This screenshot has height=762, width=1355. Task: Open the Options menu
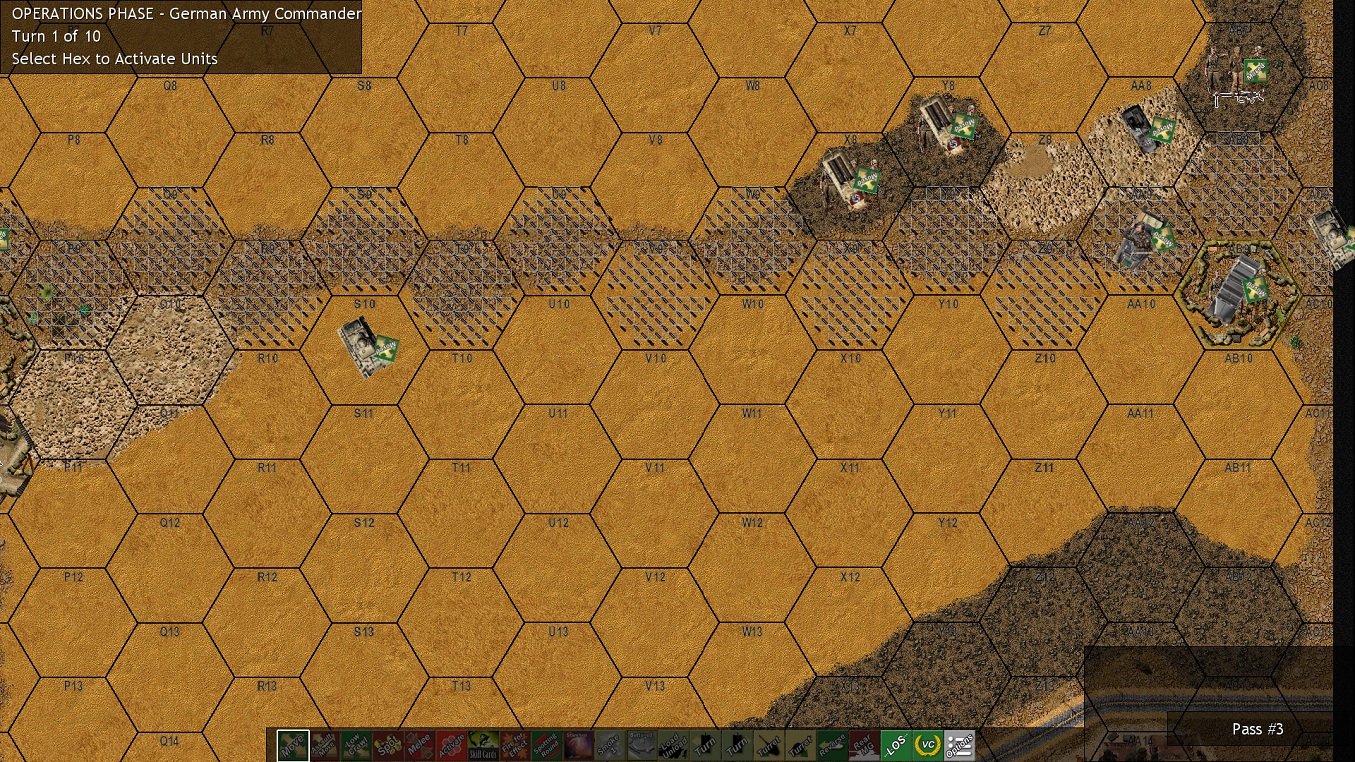pyautogui.click(x=959, y=744)
